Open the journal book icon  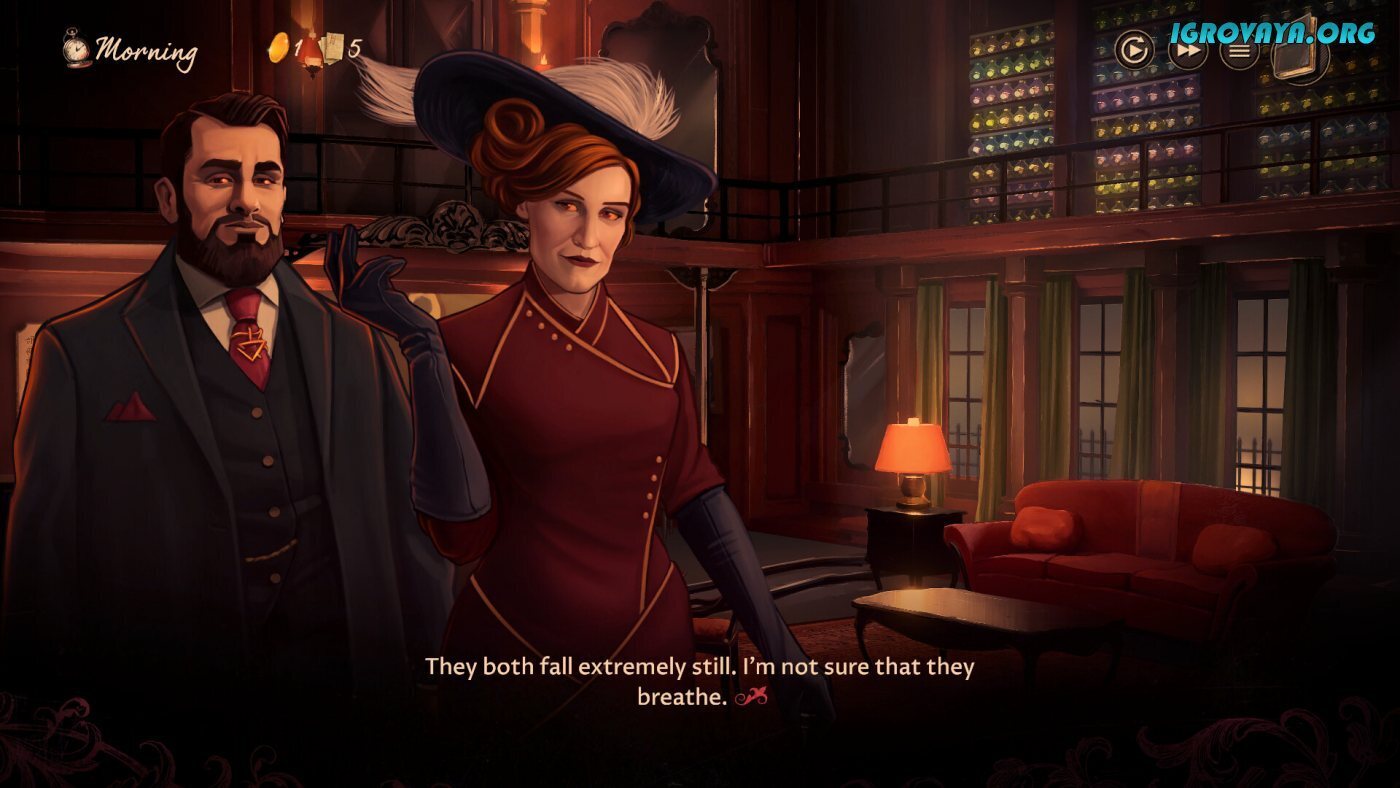pos(1299,52)
